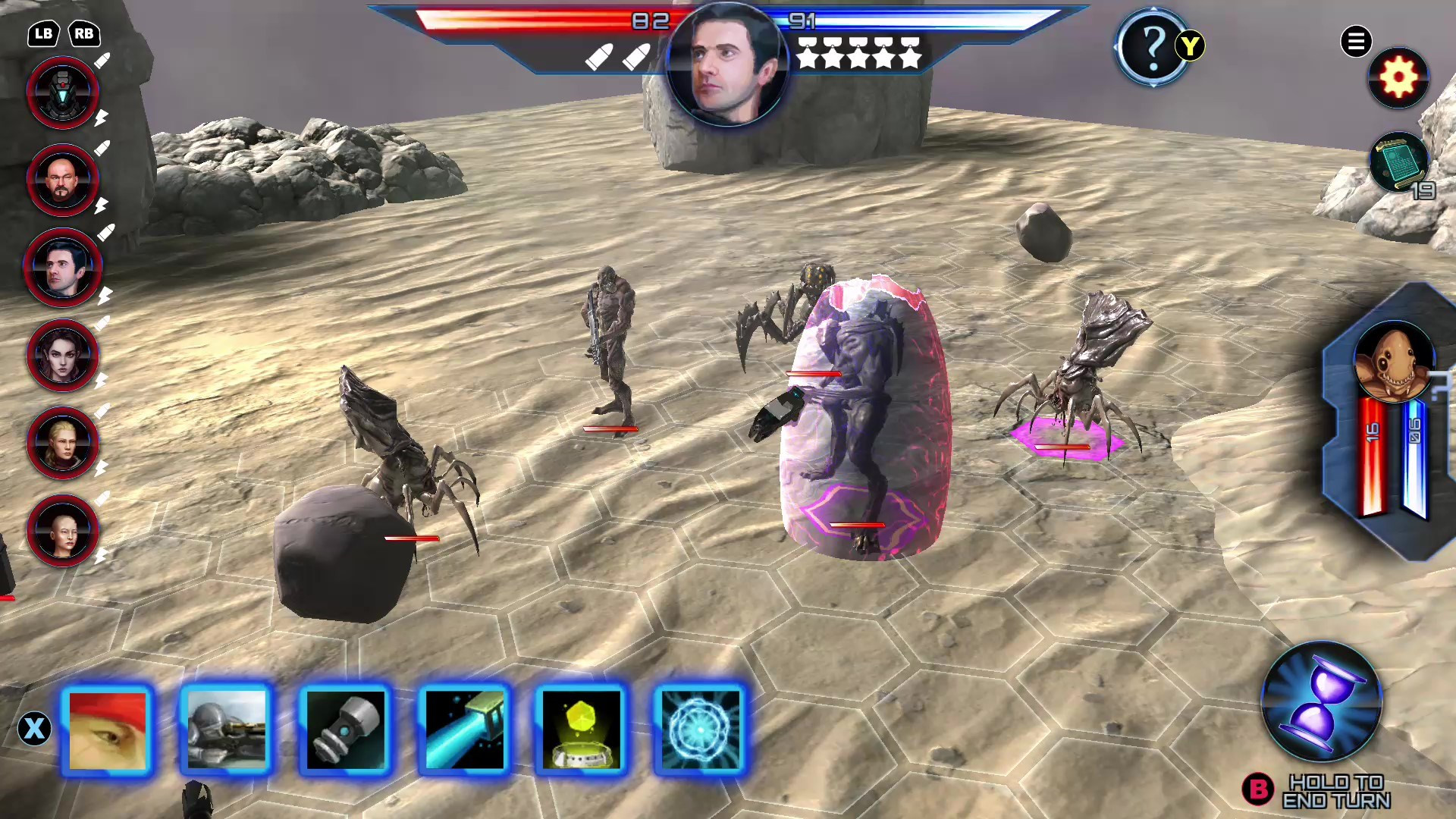Activate the blue energy orb ability
This screenshot has height=819, width=1456.
click(x=700, y=730)
